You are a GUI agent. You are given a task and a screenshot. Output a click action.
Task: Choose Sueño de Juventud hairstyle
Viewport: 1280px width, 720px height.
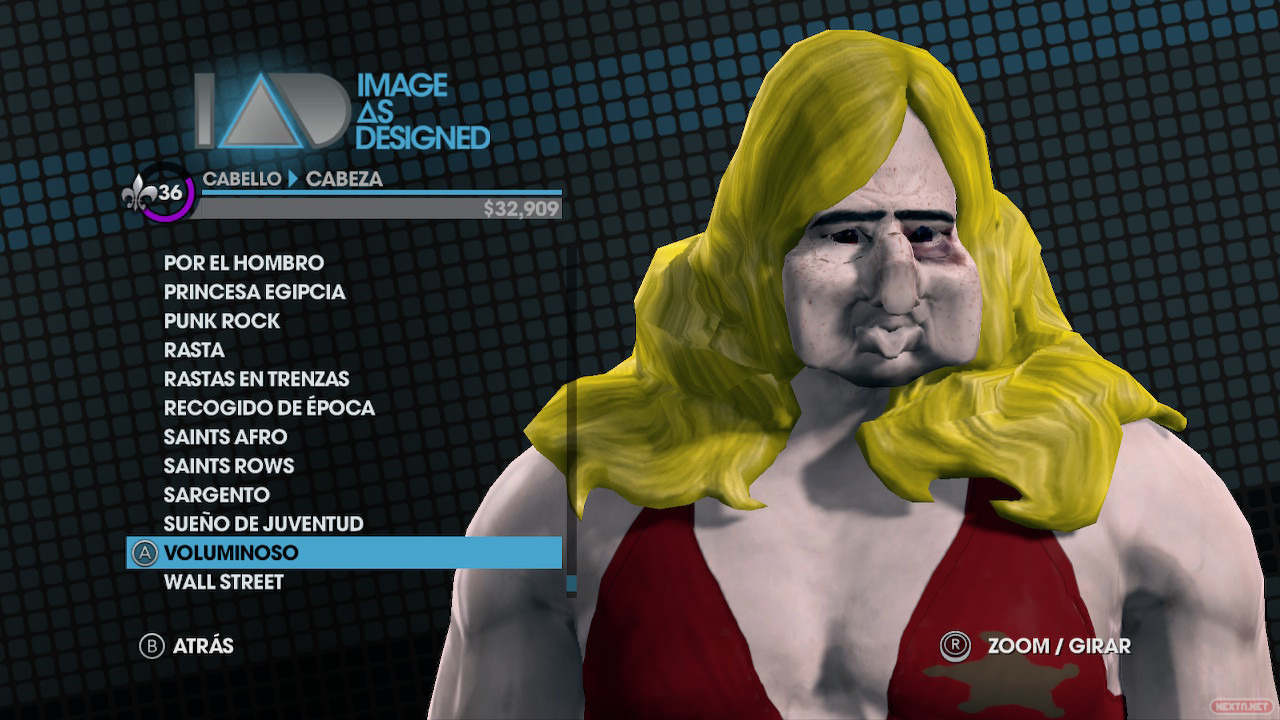[x=263, y=524]
